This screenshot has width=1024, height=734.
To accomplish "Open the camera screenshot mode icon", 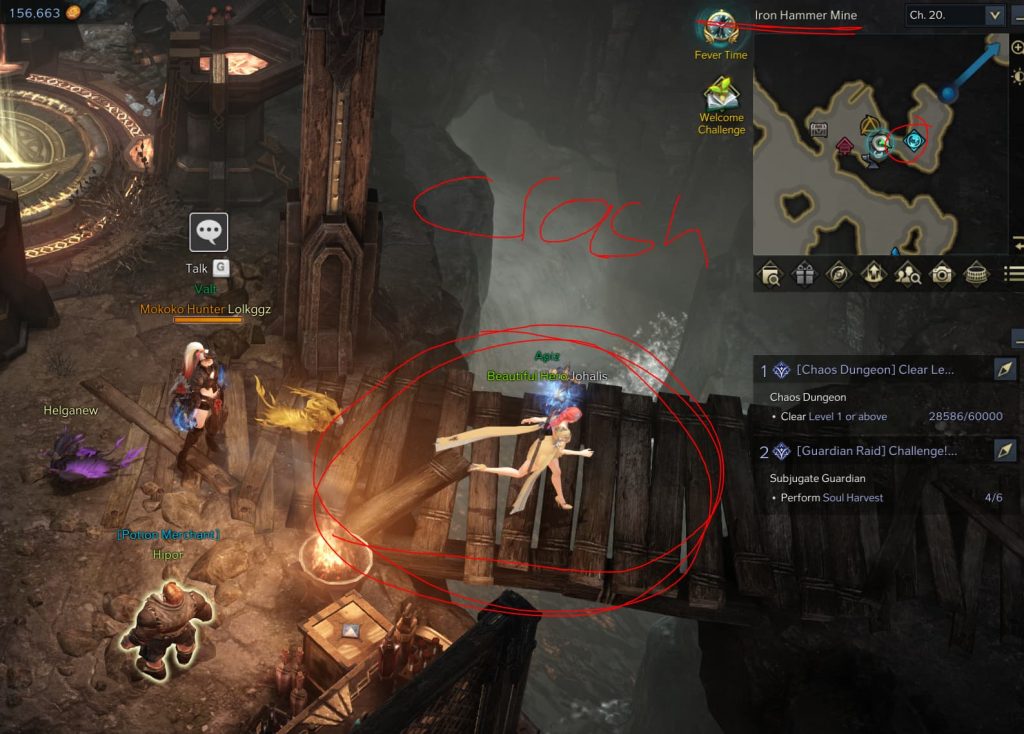I will click(x=941, y=273).
